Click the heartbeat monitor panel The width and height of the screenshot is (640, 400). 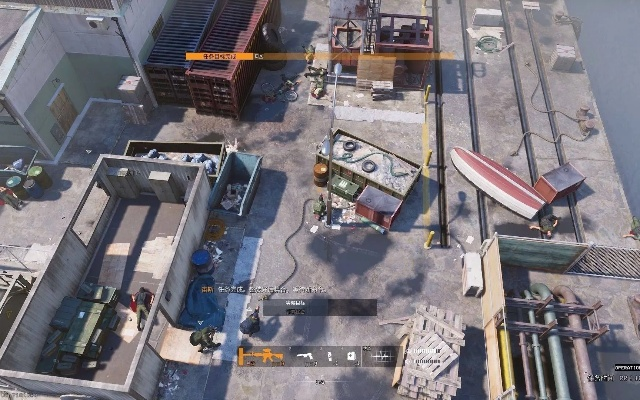(382, 356)
